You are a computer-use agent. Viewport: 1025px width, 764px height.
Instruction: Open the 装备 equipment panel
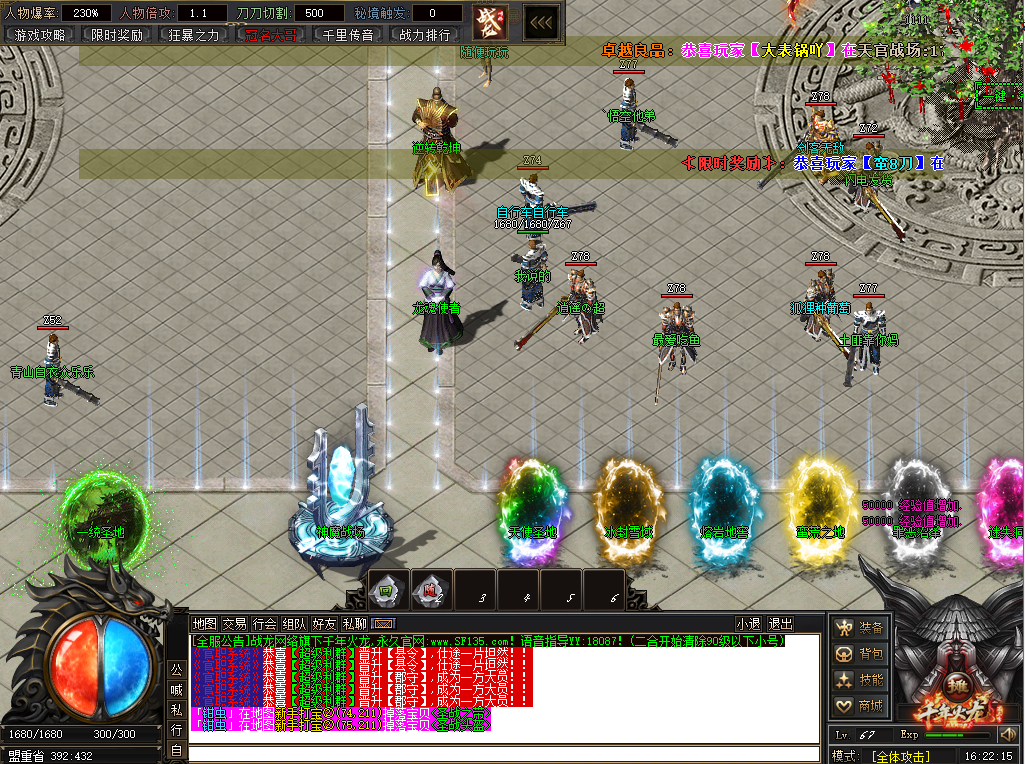coord(861,628)
